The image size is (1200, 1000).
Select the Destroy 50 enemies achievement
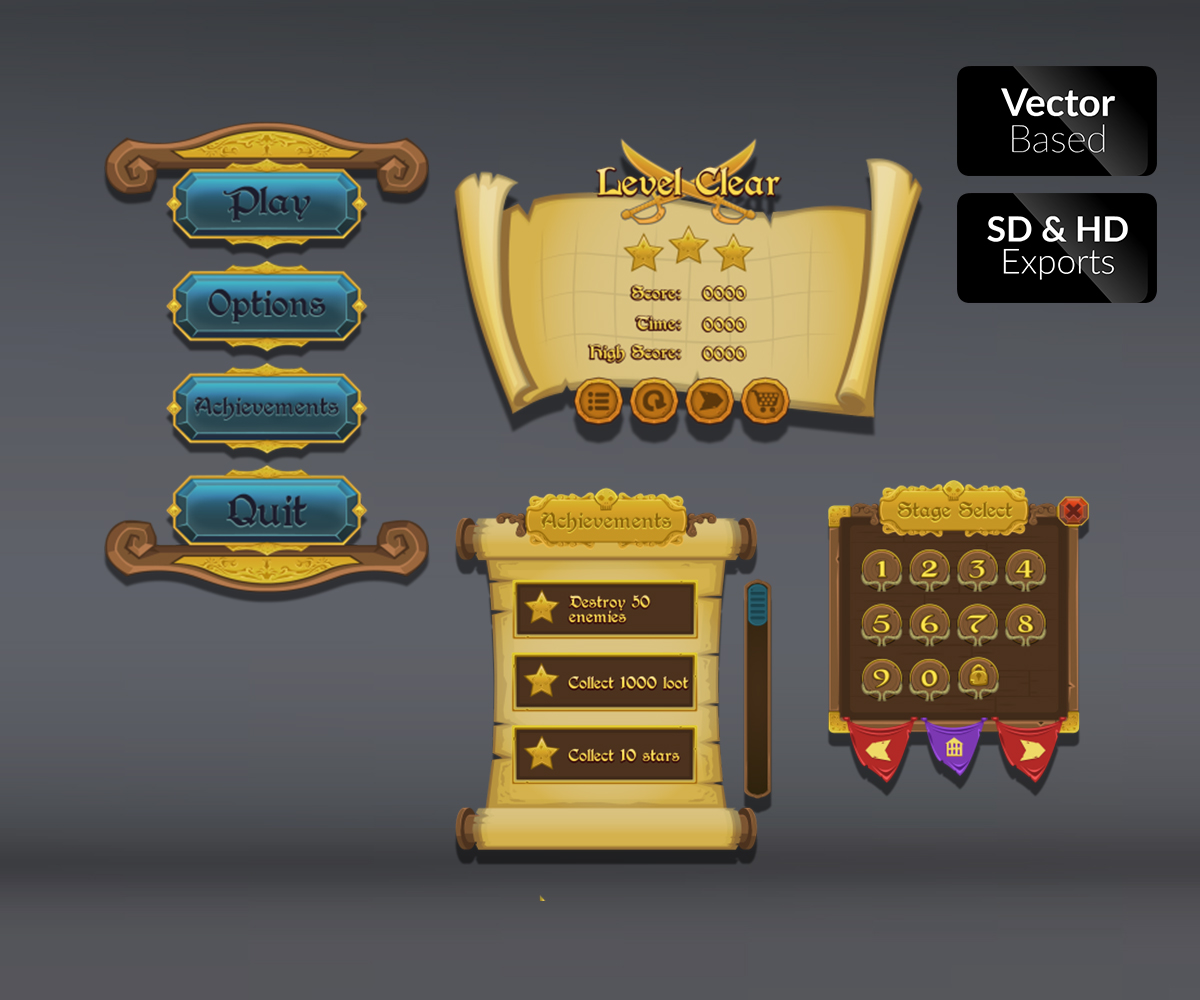[x=605, y=609]
